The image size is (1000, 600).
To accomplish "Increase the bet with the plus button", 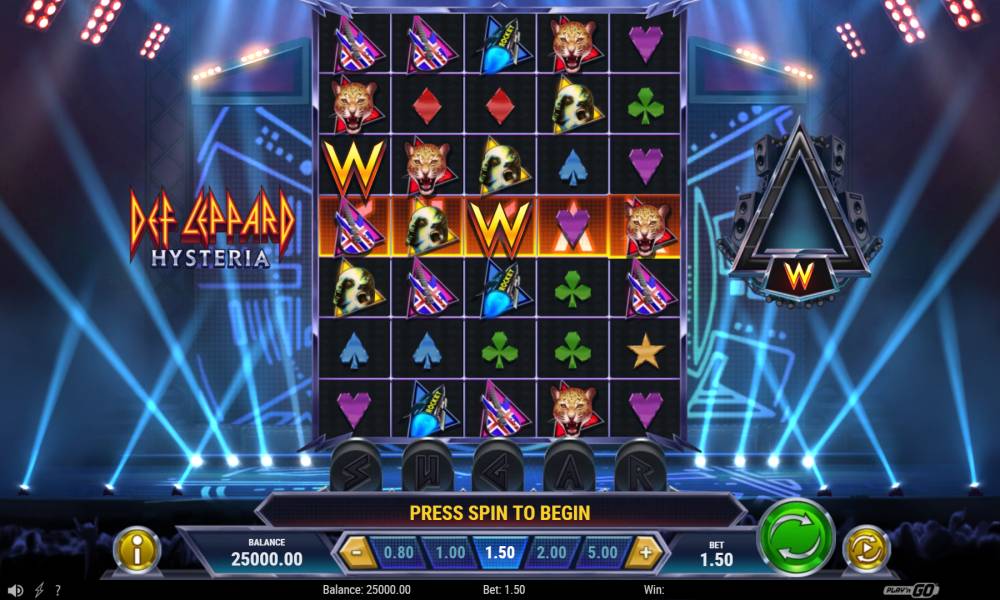I will (646, 552).
